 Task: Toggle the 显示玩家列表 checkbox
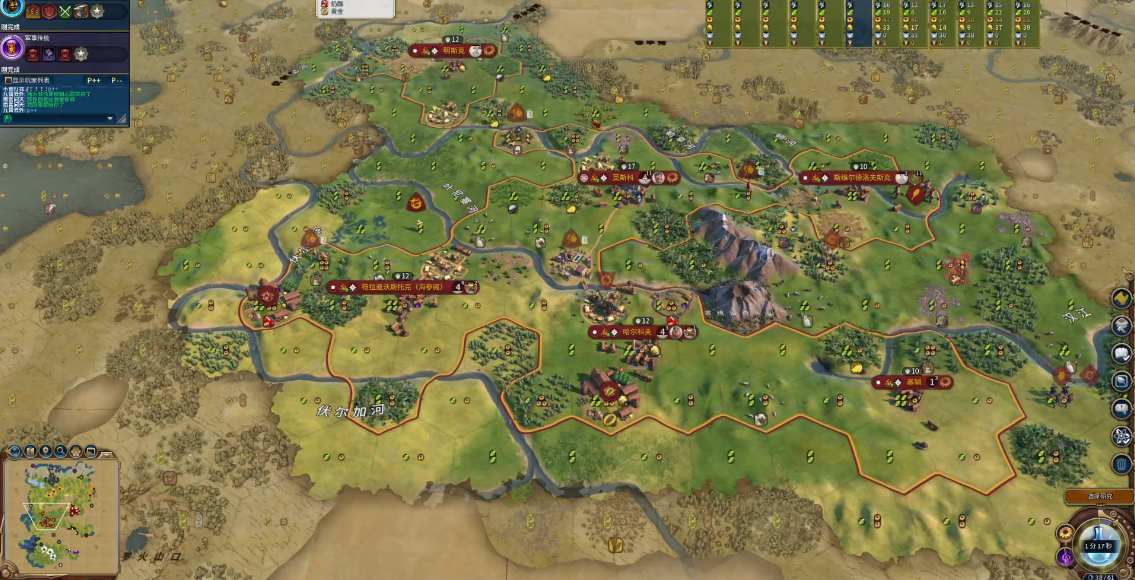(8, 80)
